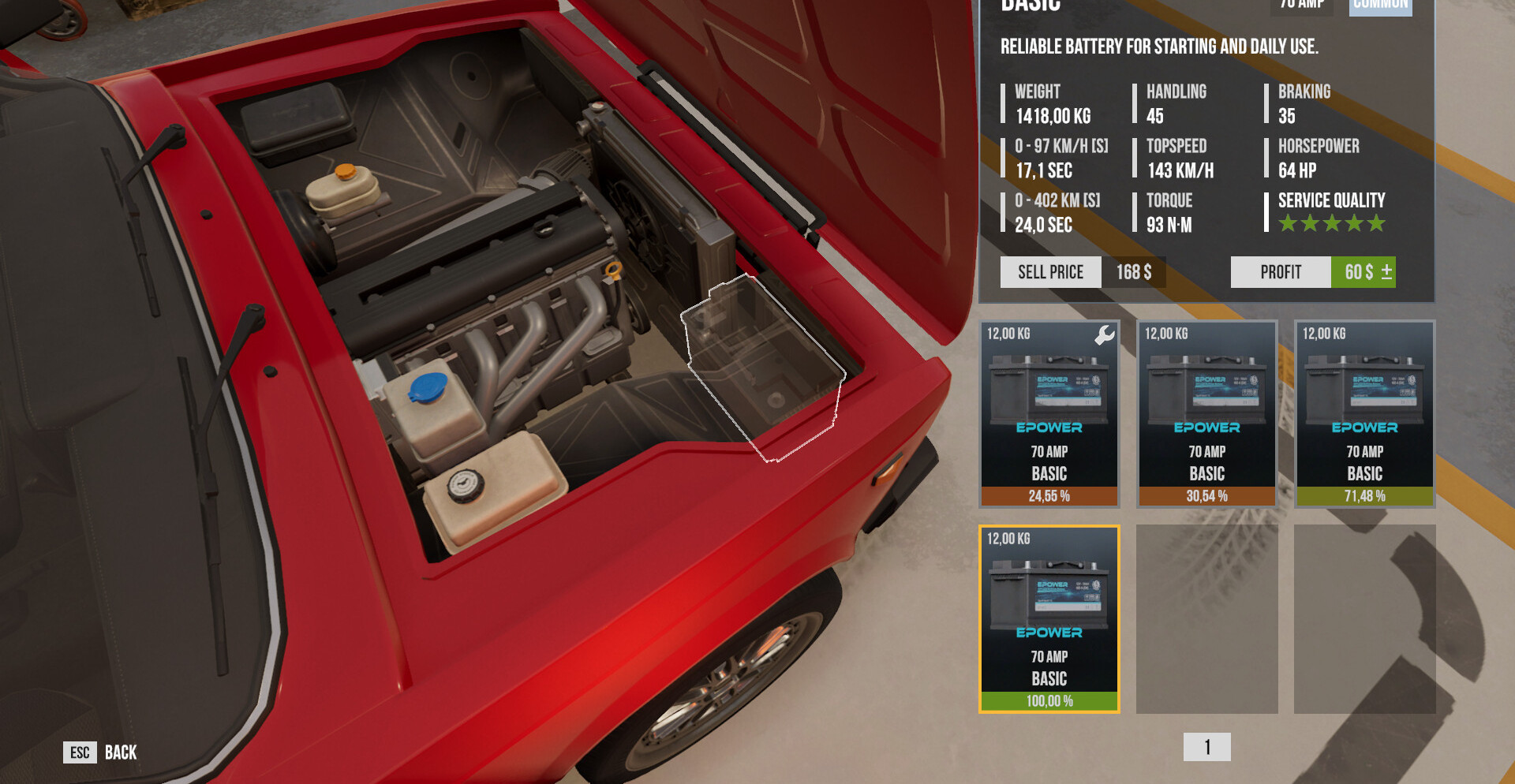
Task: Select the 24,55 % Epower battery
Action: pyautogui.click(x=1049, y=413)
